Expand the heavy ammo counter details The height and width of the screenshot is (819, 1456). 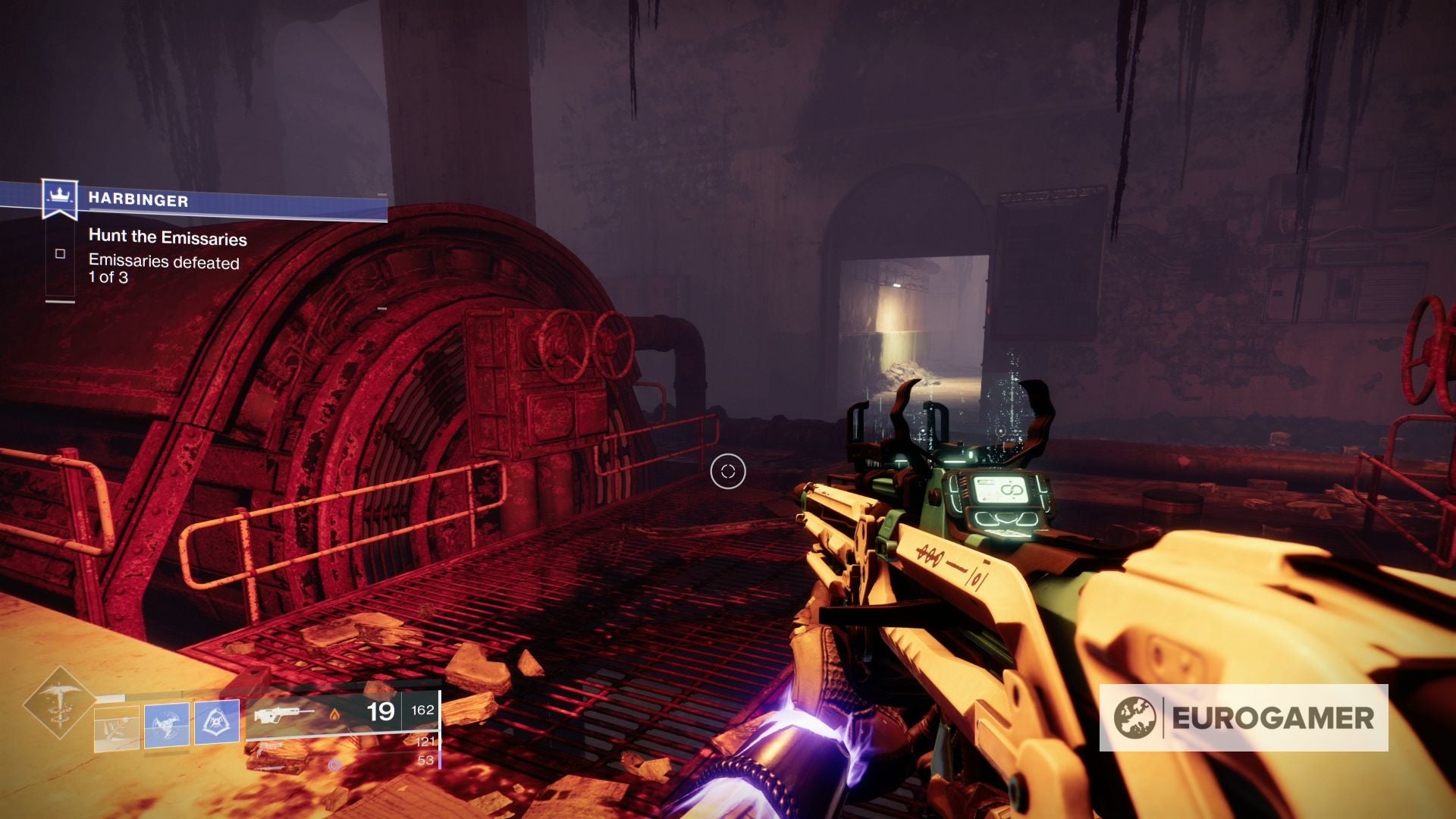point(425,760)
